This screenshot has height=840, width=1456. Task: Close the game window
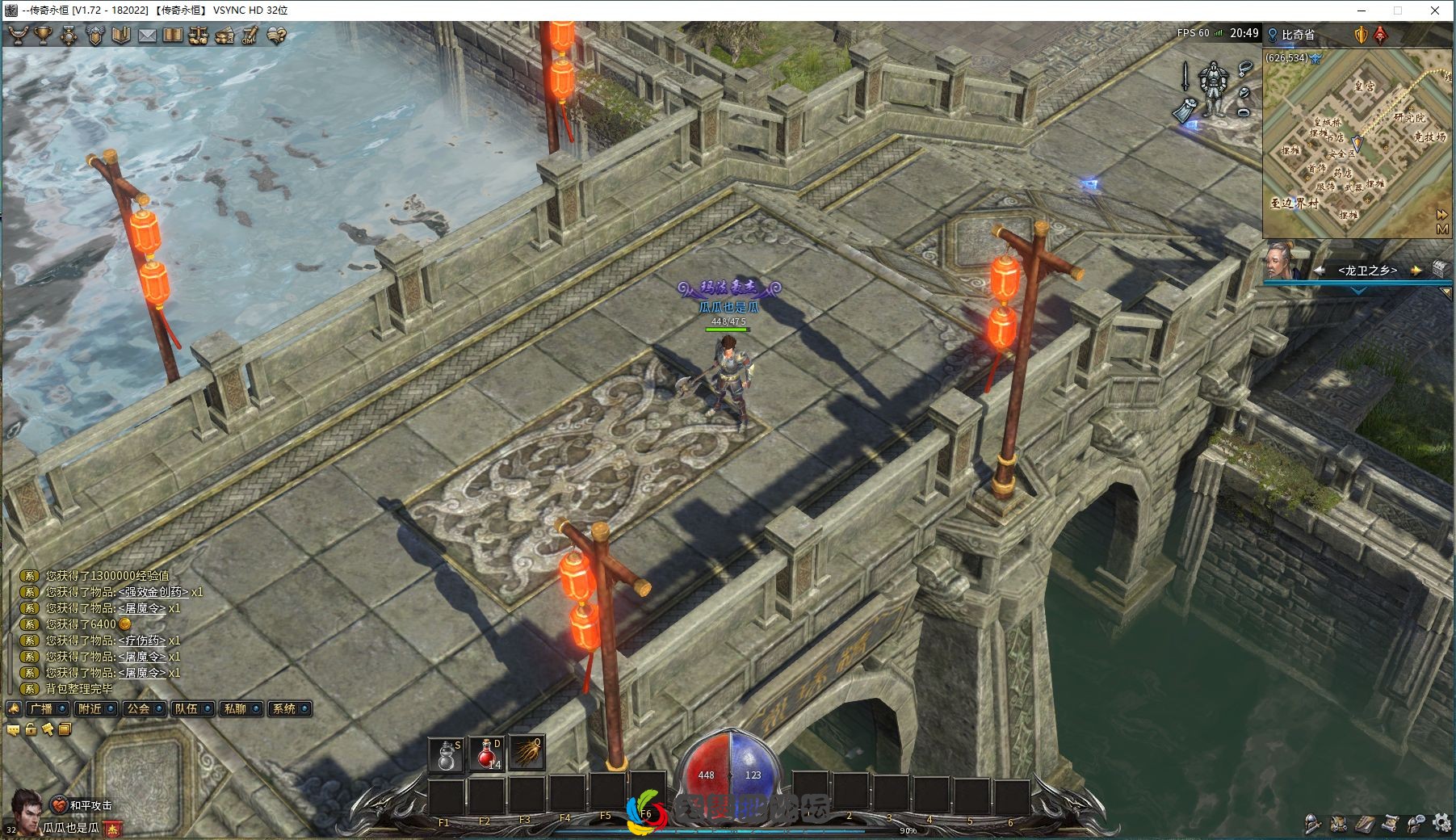pos(1435,10)
